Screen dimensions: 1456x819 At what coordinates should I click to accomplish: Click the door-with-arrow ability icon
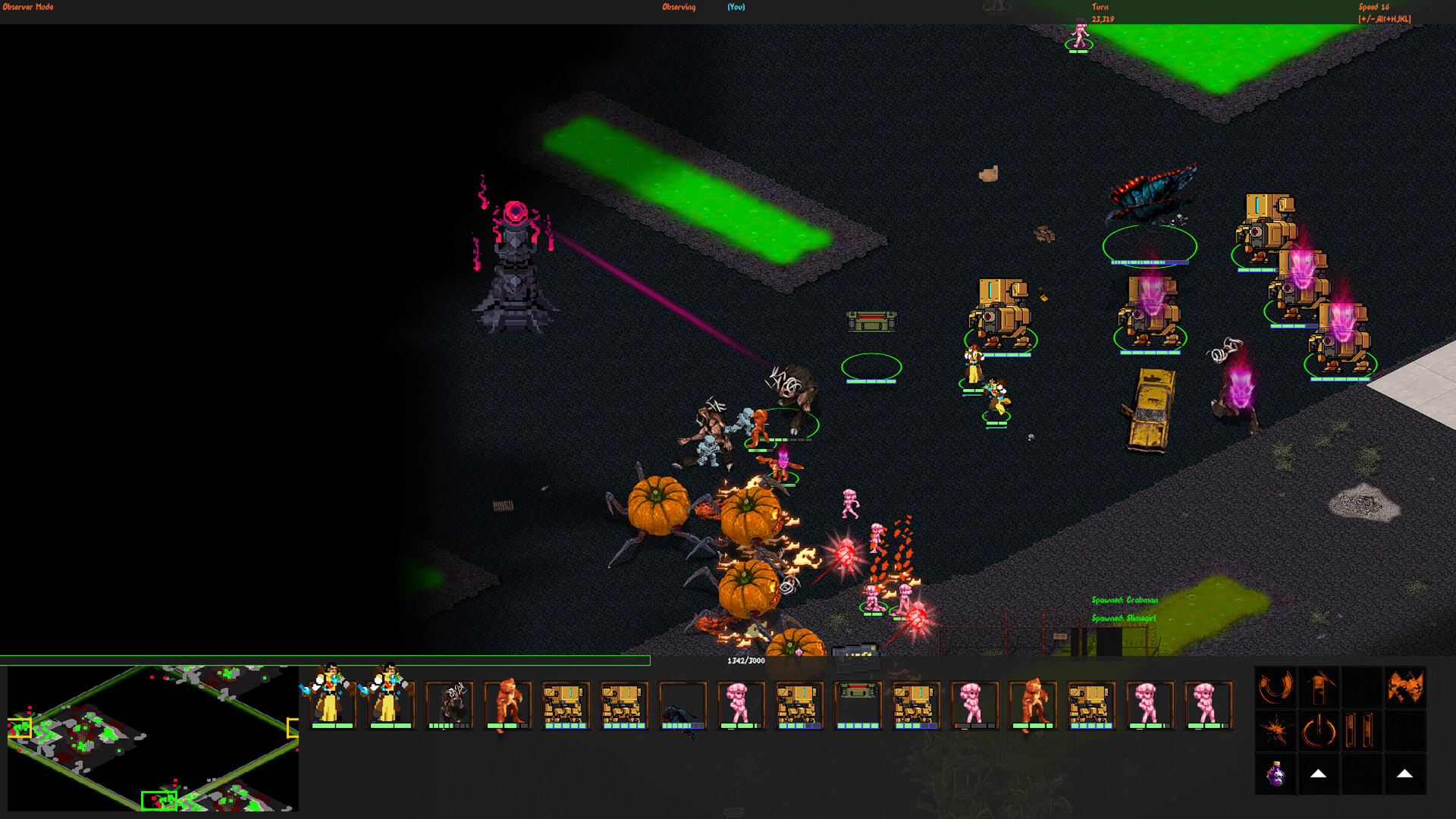coord(1318,687)
